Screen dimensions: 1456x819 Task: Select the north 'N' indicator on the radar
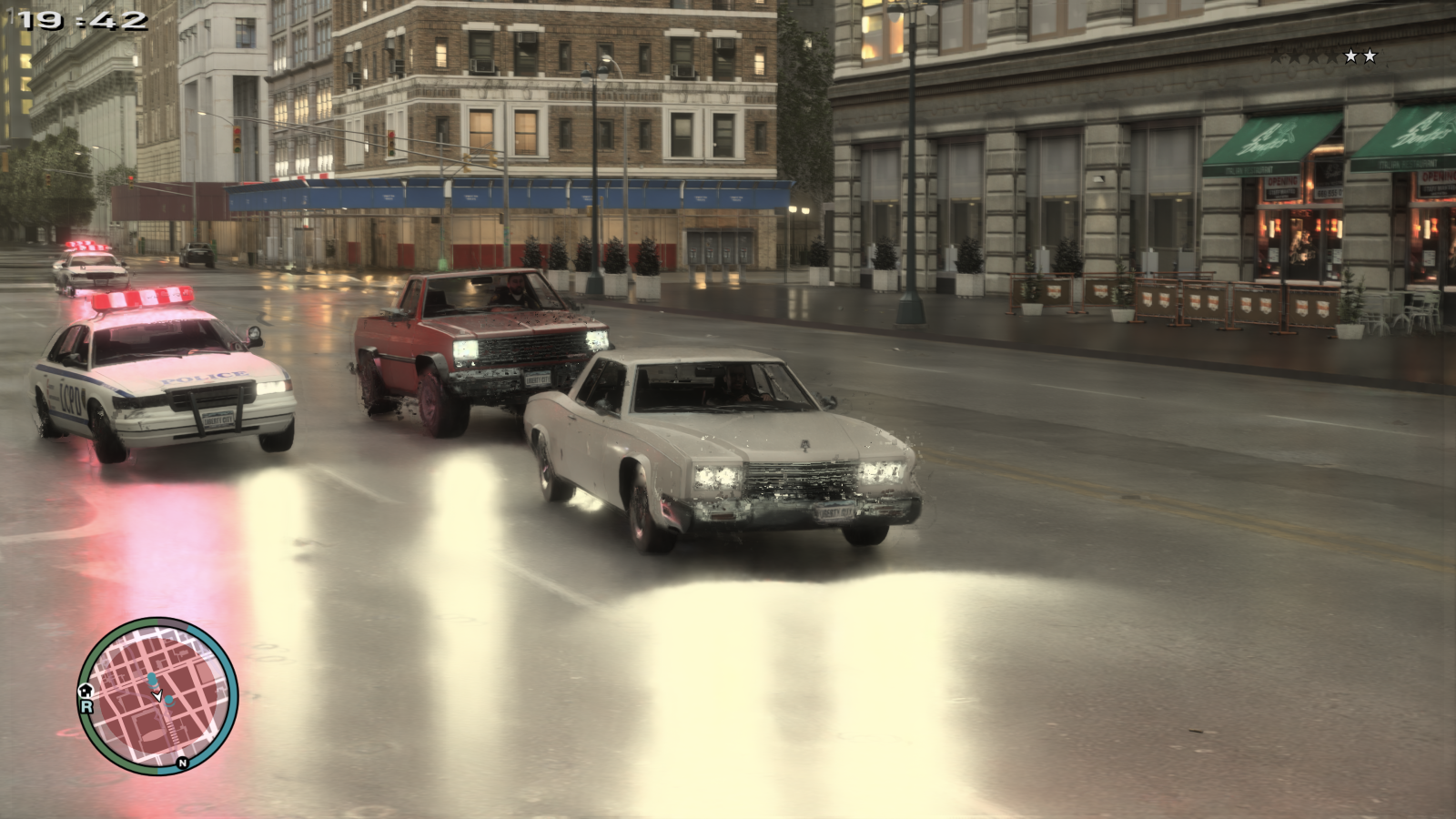coord(181,763)
